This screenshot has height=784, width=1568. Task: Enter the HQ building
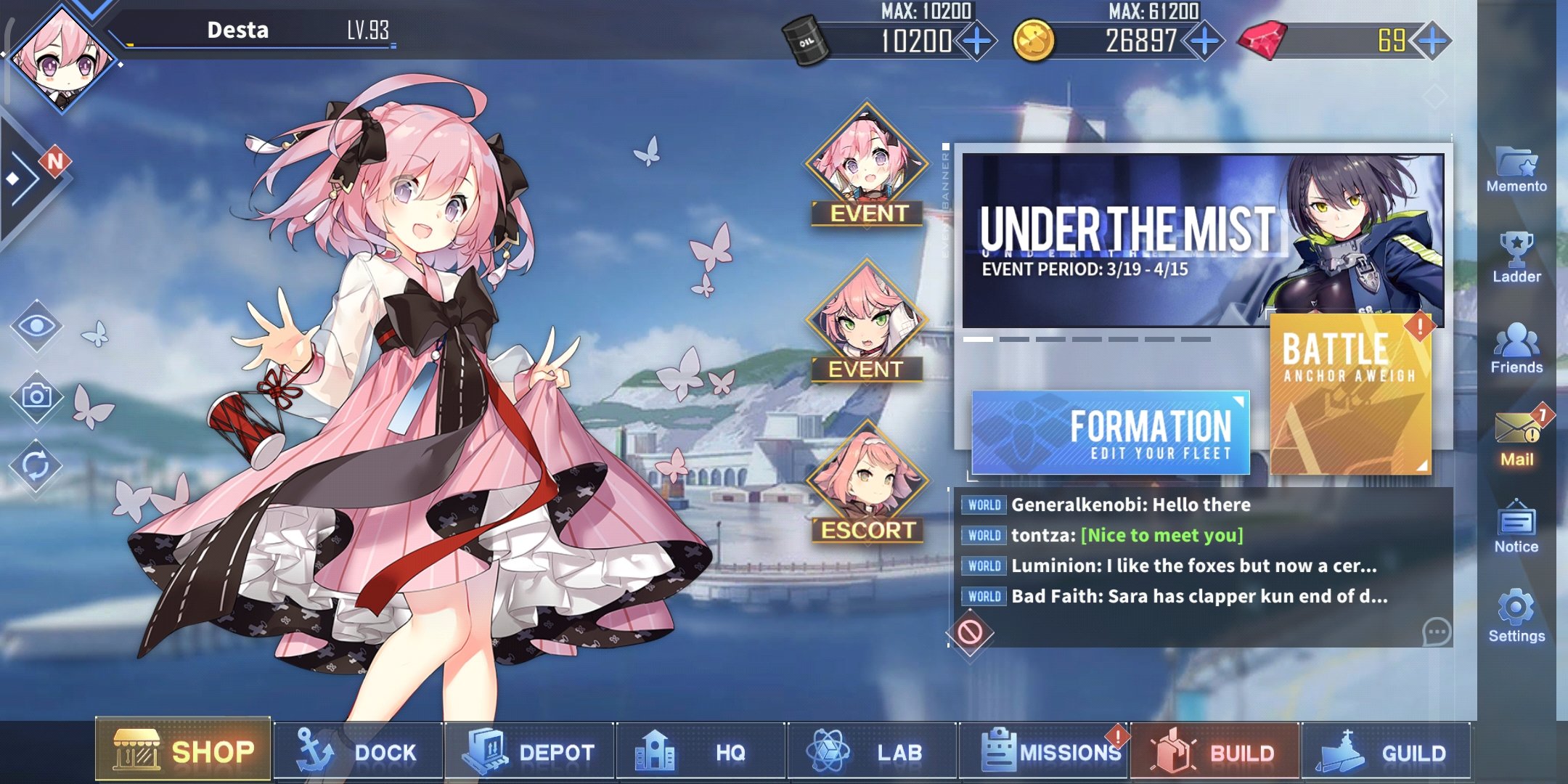[701, 752]
